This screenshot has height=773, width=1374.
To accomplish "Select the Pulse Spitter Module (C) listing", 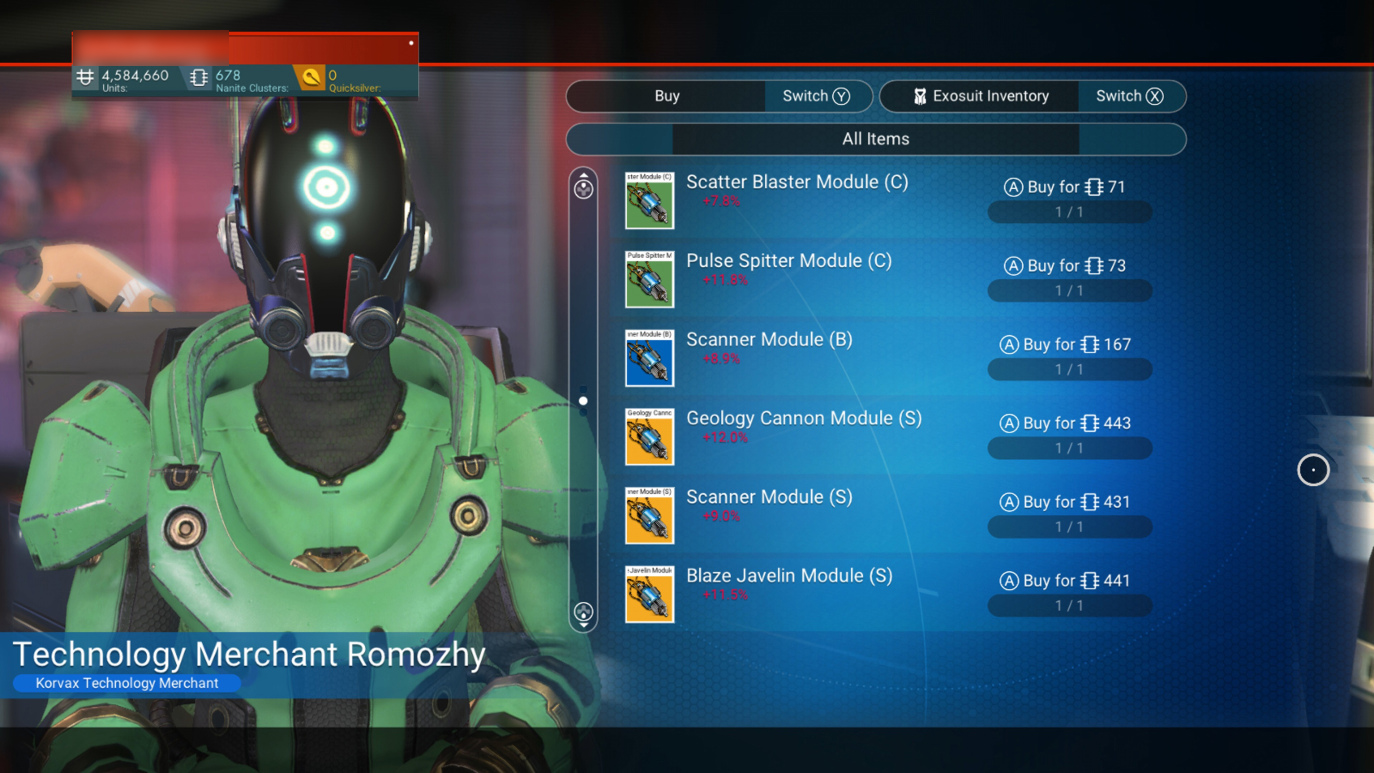I will 789,261.
